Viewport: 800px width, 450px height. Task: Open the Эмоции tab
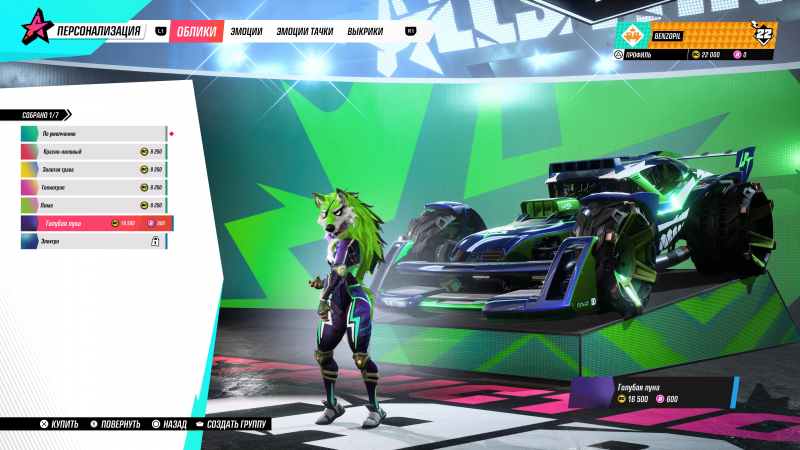tap(246, 32)
